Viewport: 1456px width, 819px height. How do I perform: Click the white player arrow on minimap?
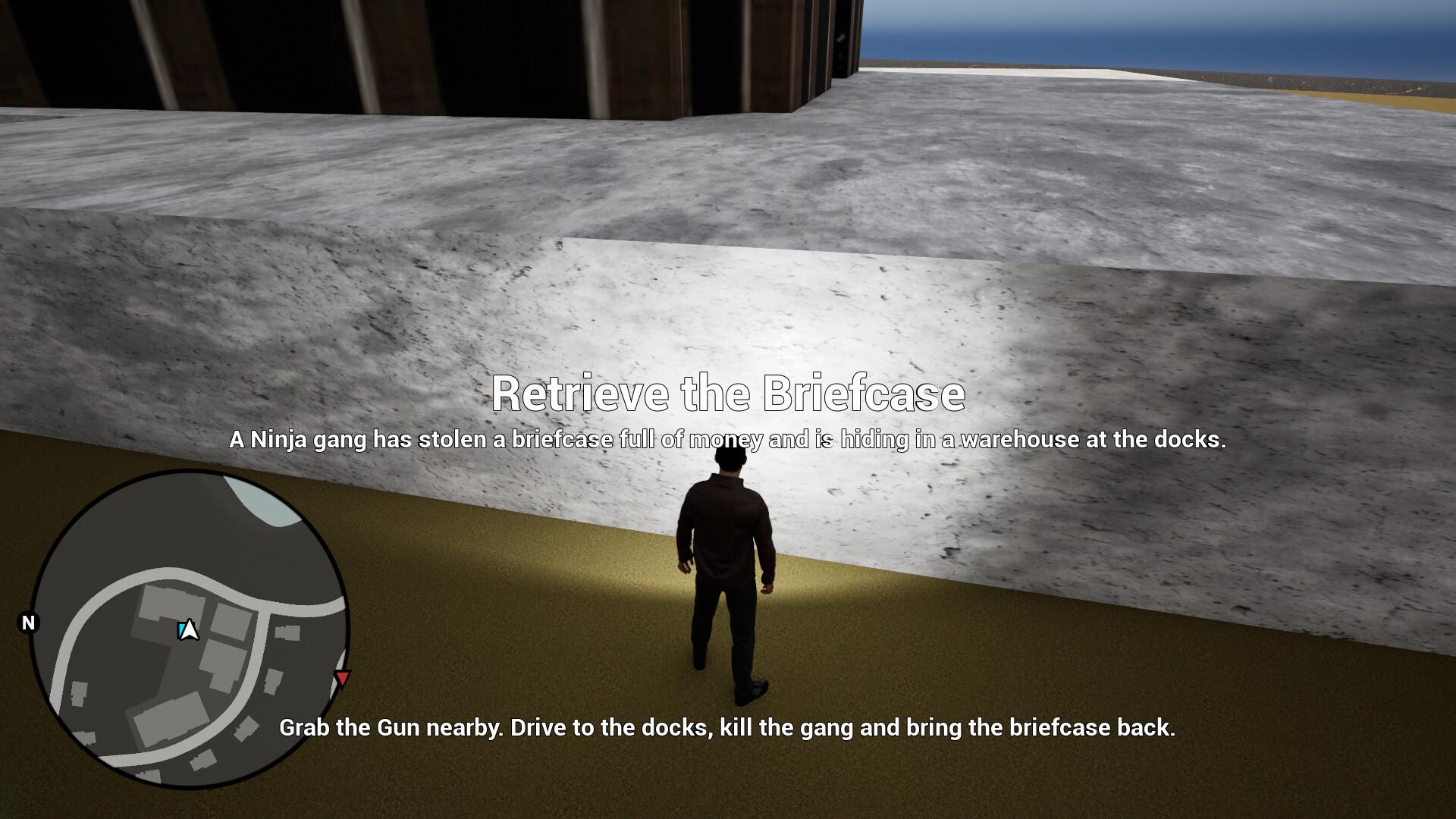pos(189,630)
